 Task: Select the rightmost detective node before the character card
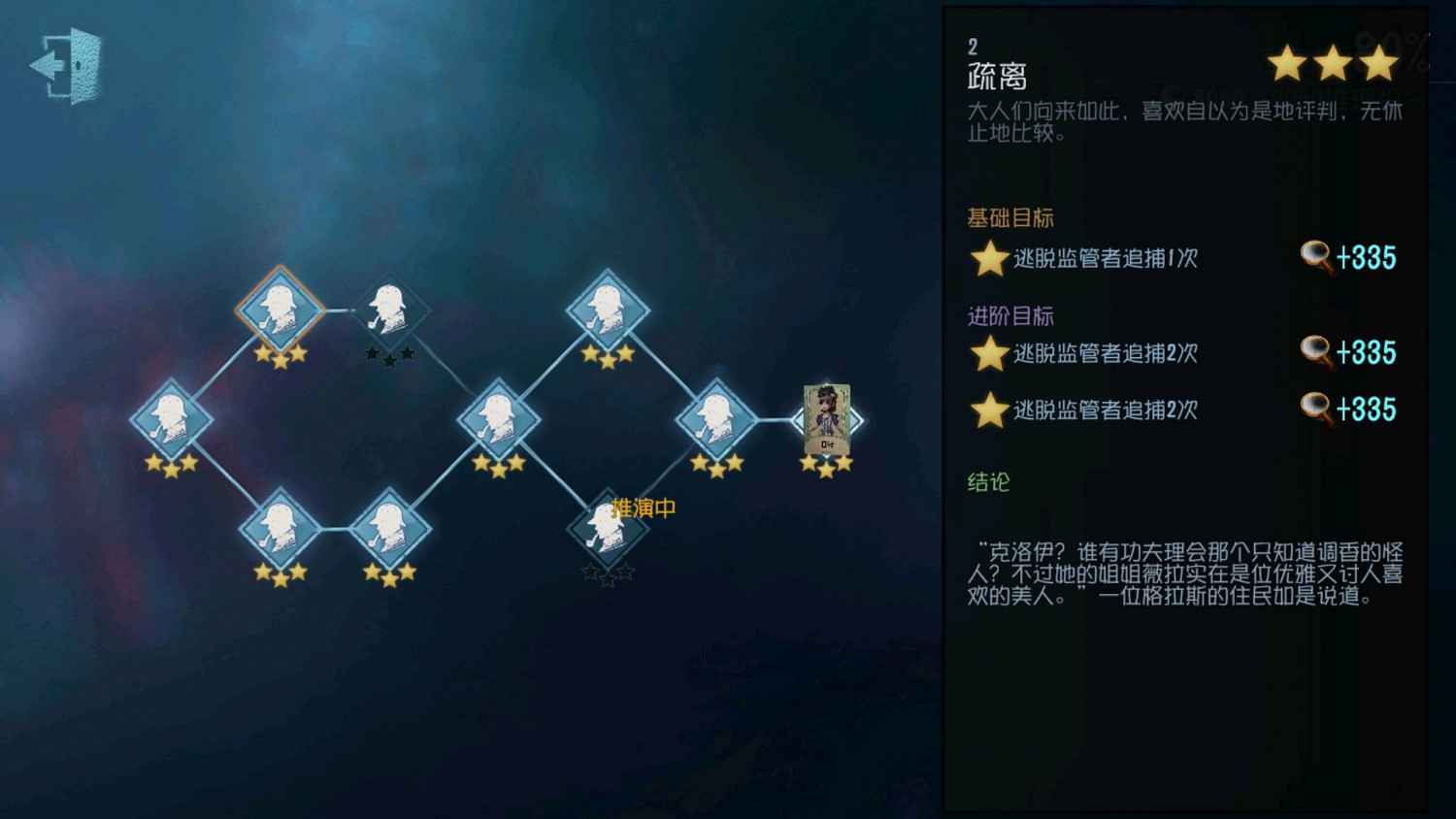point(718,419)
